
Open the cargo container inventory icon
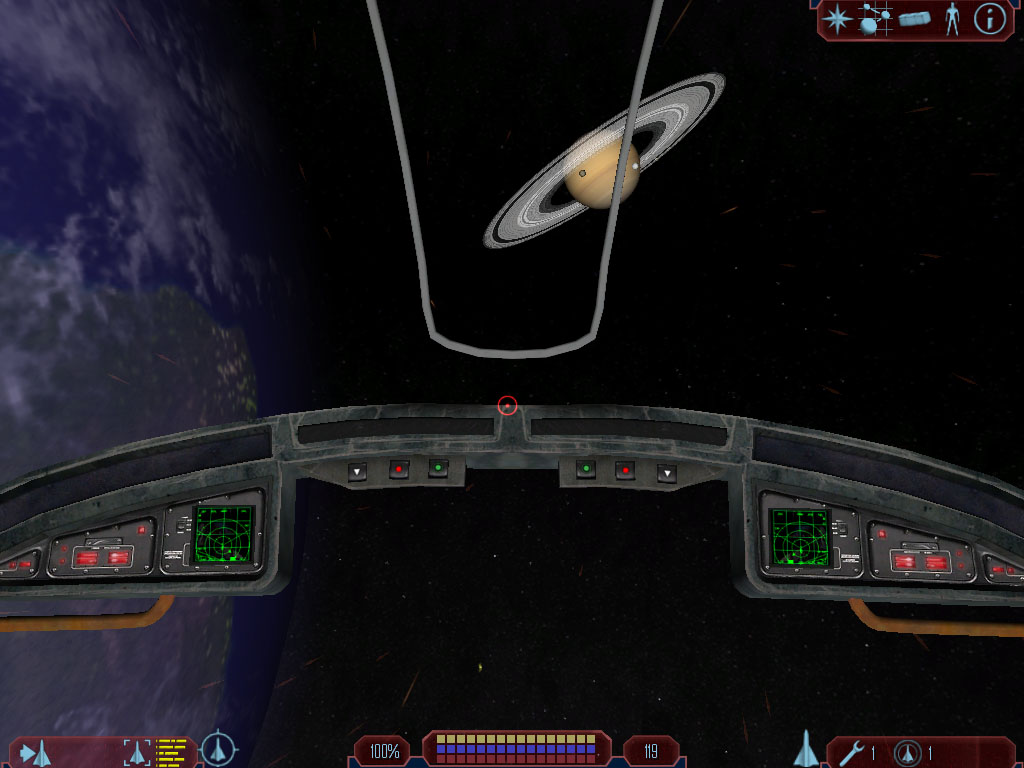point(915,18)
